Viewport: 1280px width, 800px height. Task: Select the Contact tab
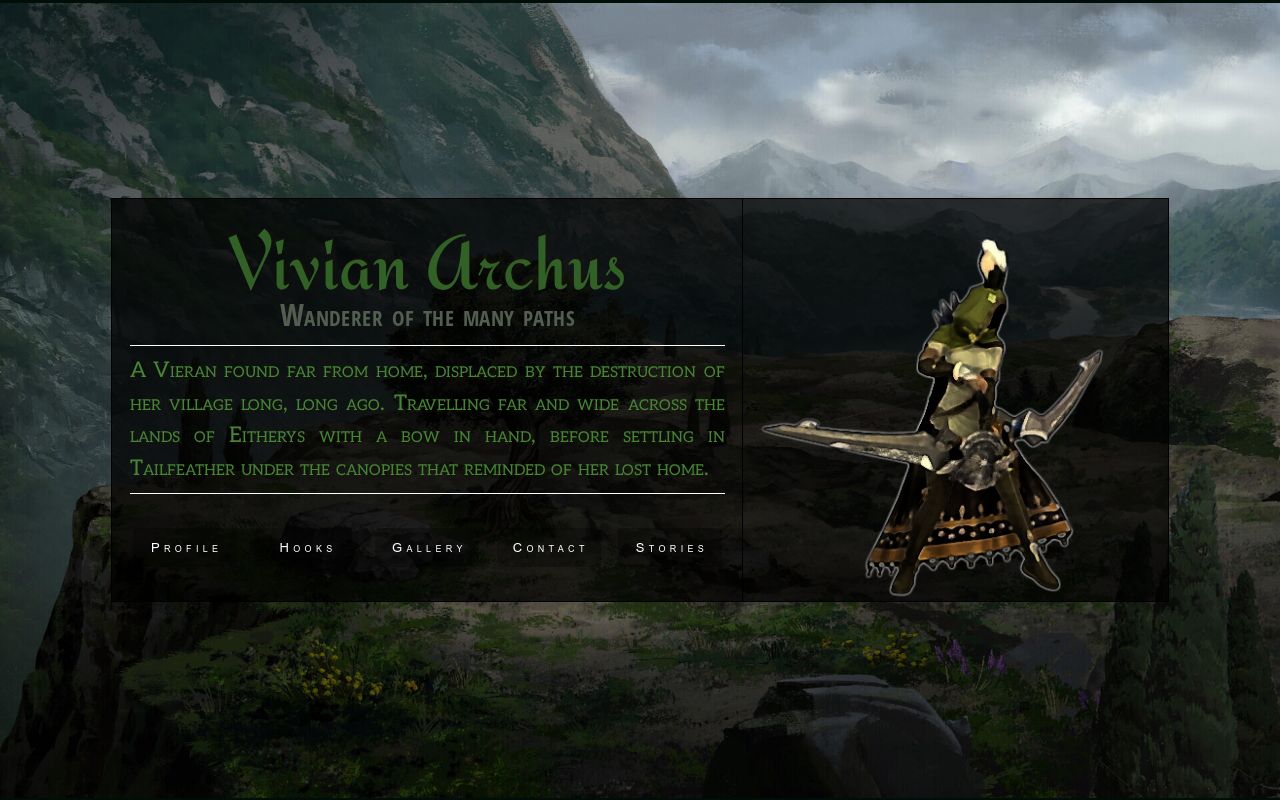pos(550,548)
